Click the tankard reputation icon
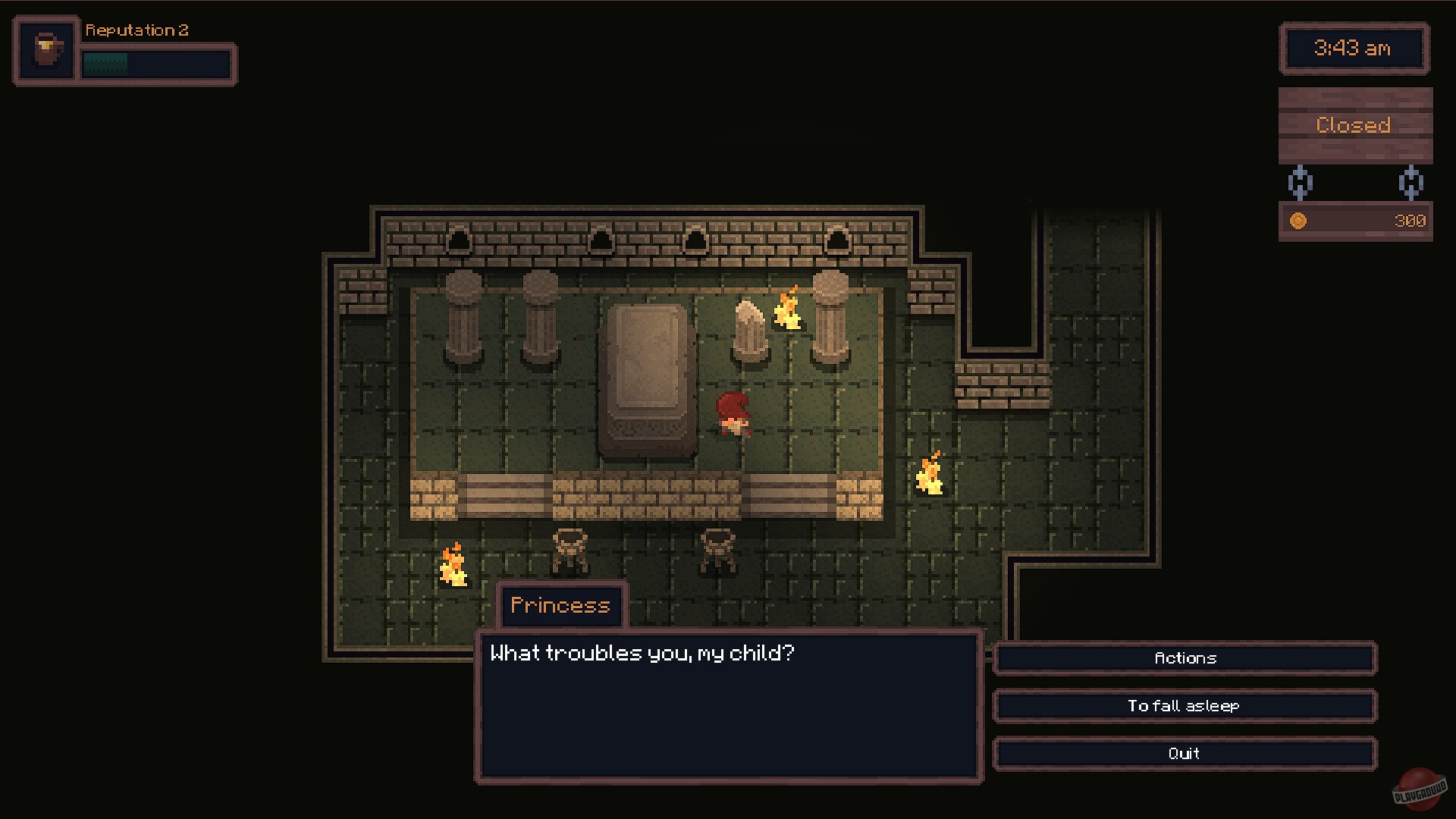The height and width of the screenshot is (819, 1456). coord(45,48)
